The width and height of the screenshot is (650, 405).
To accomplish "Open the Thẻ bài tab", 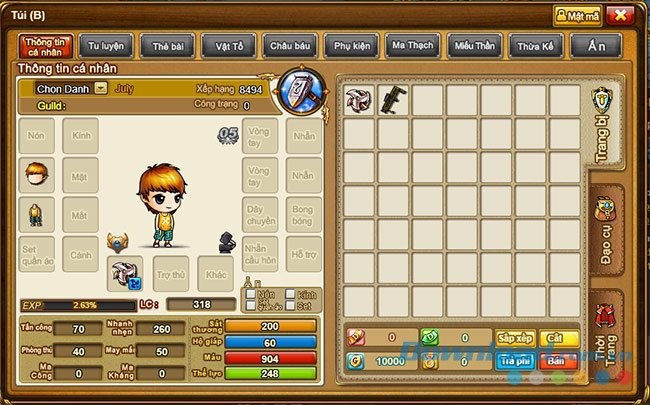I will (x=167, y=46).
